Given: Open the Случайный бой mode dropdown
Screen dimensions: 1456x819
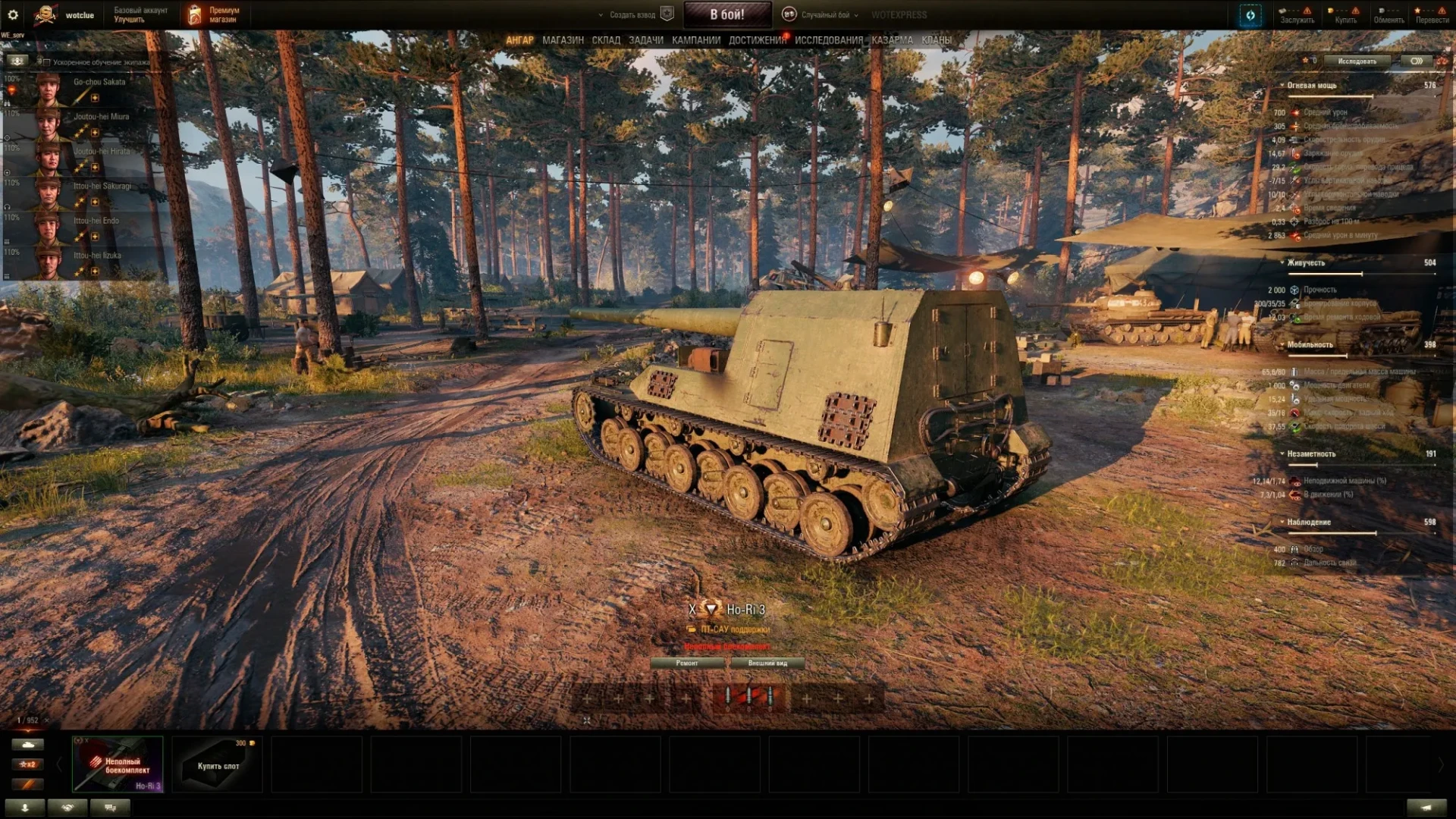Looking at the screenshot, I should click(x=826, y=14).
